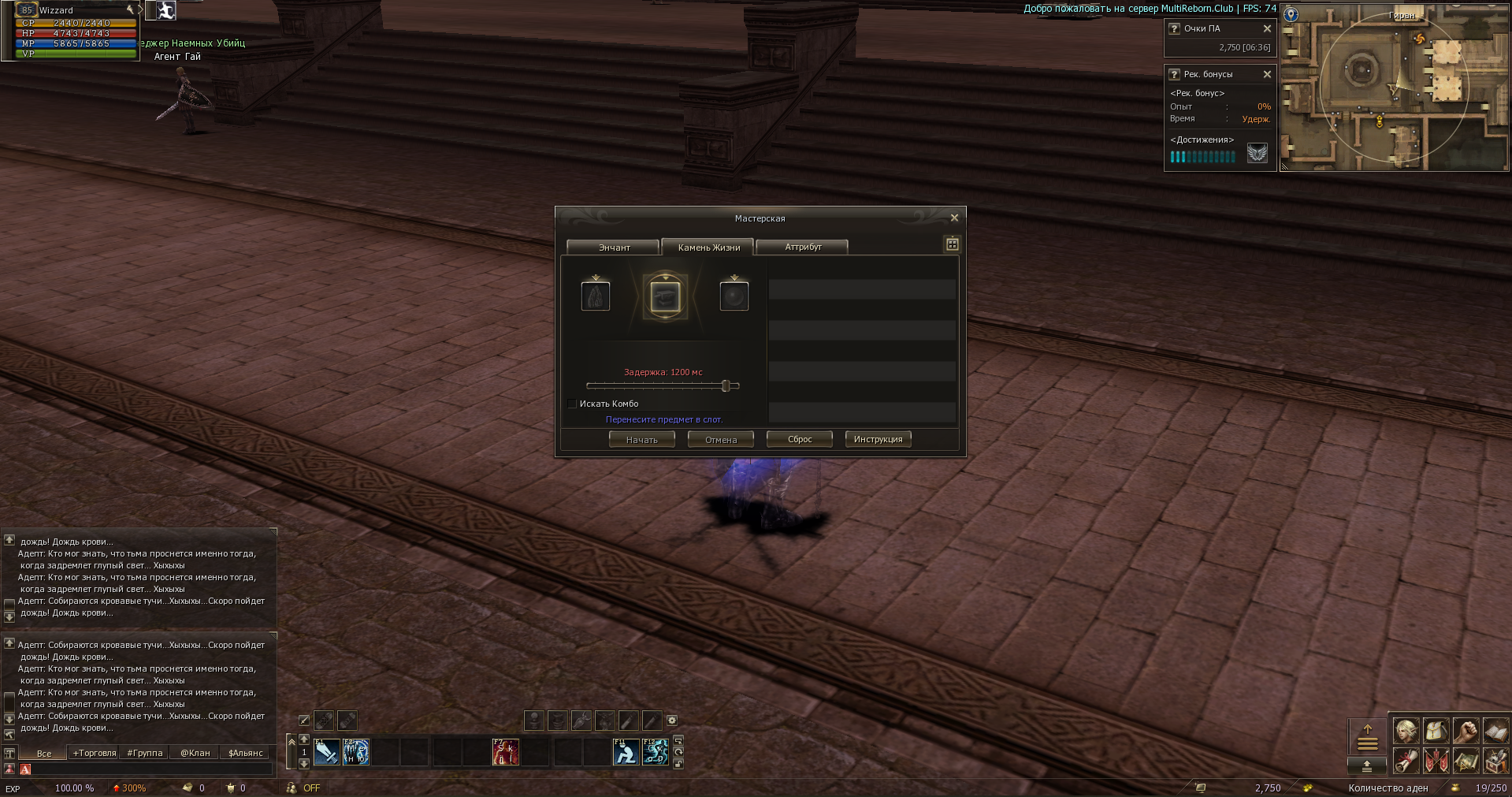Open the Инструкция guide
Image resolution: width=1512 pixels, height=797 pixels.
point(878,440)
